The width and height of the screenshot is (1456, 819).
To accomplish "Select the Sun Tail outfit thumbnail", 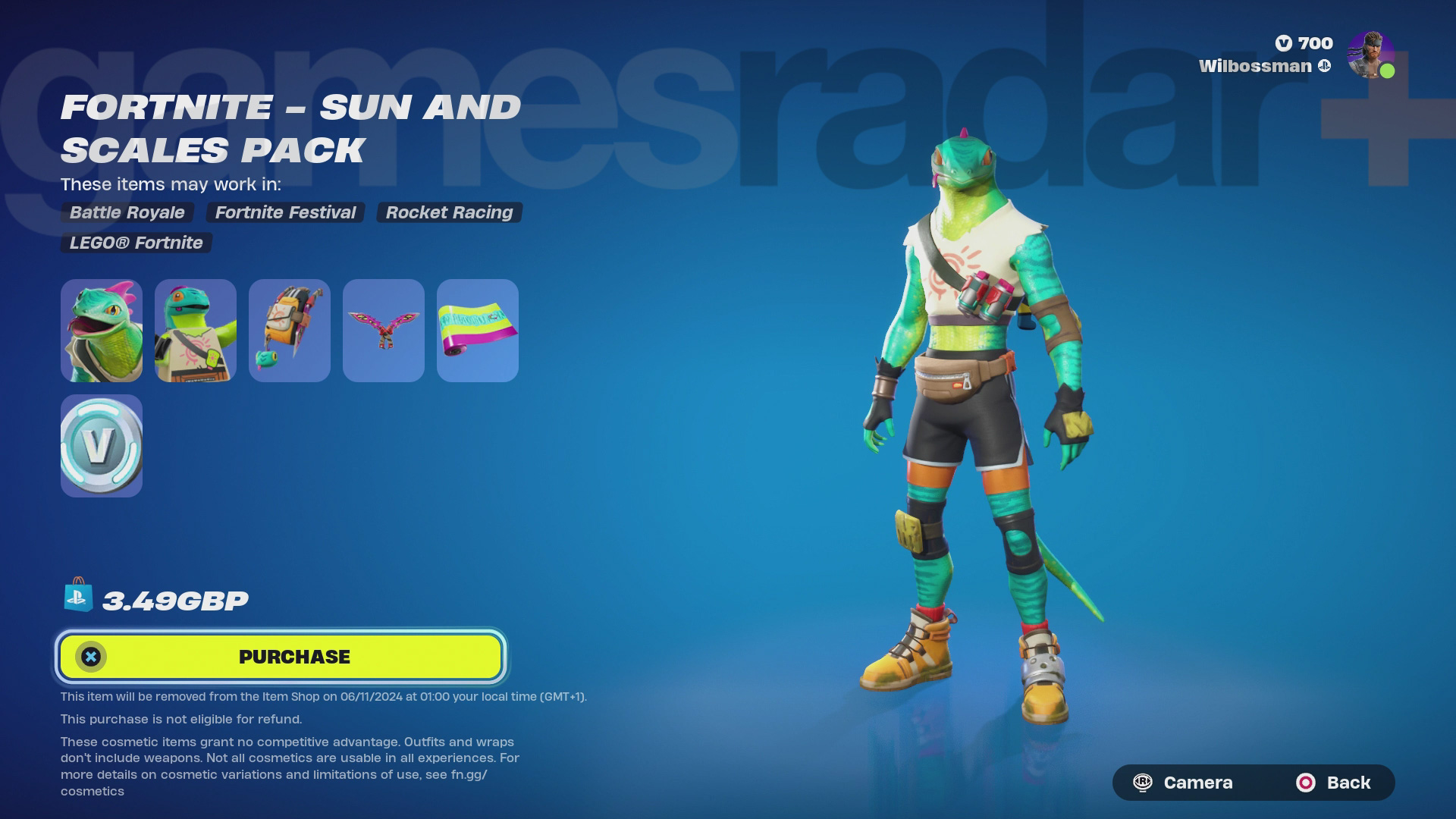I will pyautogui.click(x=101, y=330).
